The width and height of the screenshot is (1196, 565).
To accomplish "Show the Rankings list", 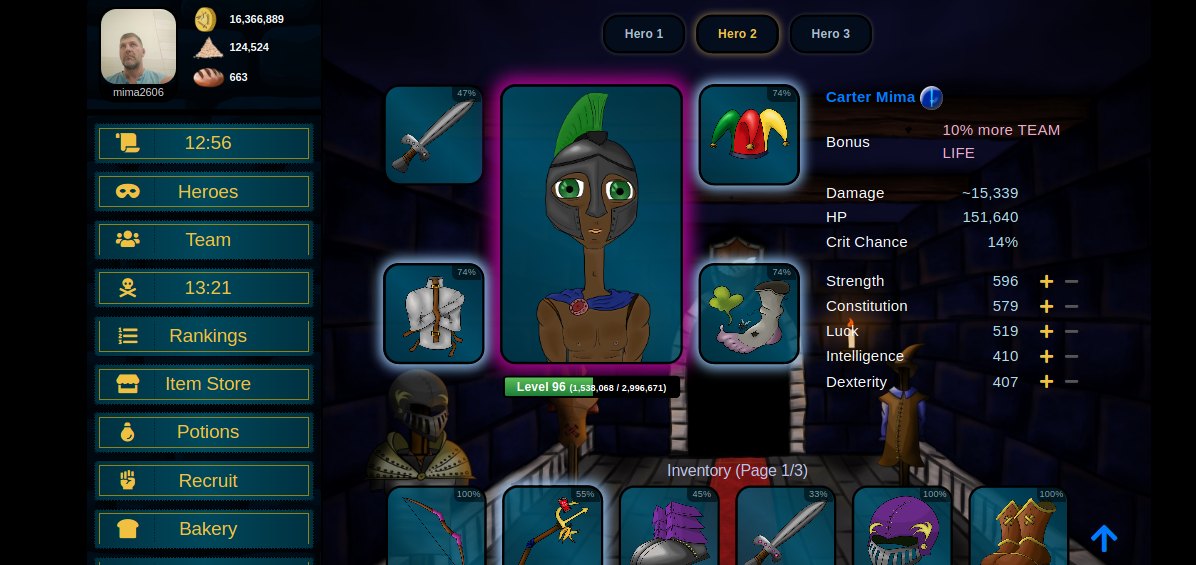I will pyautogui.click(x=204, y=336).
